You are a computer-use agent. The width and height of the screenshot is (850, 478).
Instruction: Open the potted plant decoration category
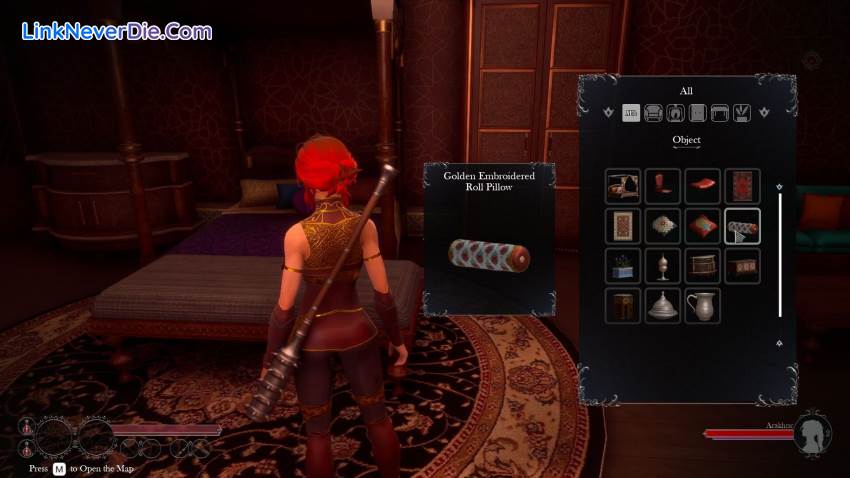[741, 113]
